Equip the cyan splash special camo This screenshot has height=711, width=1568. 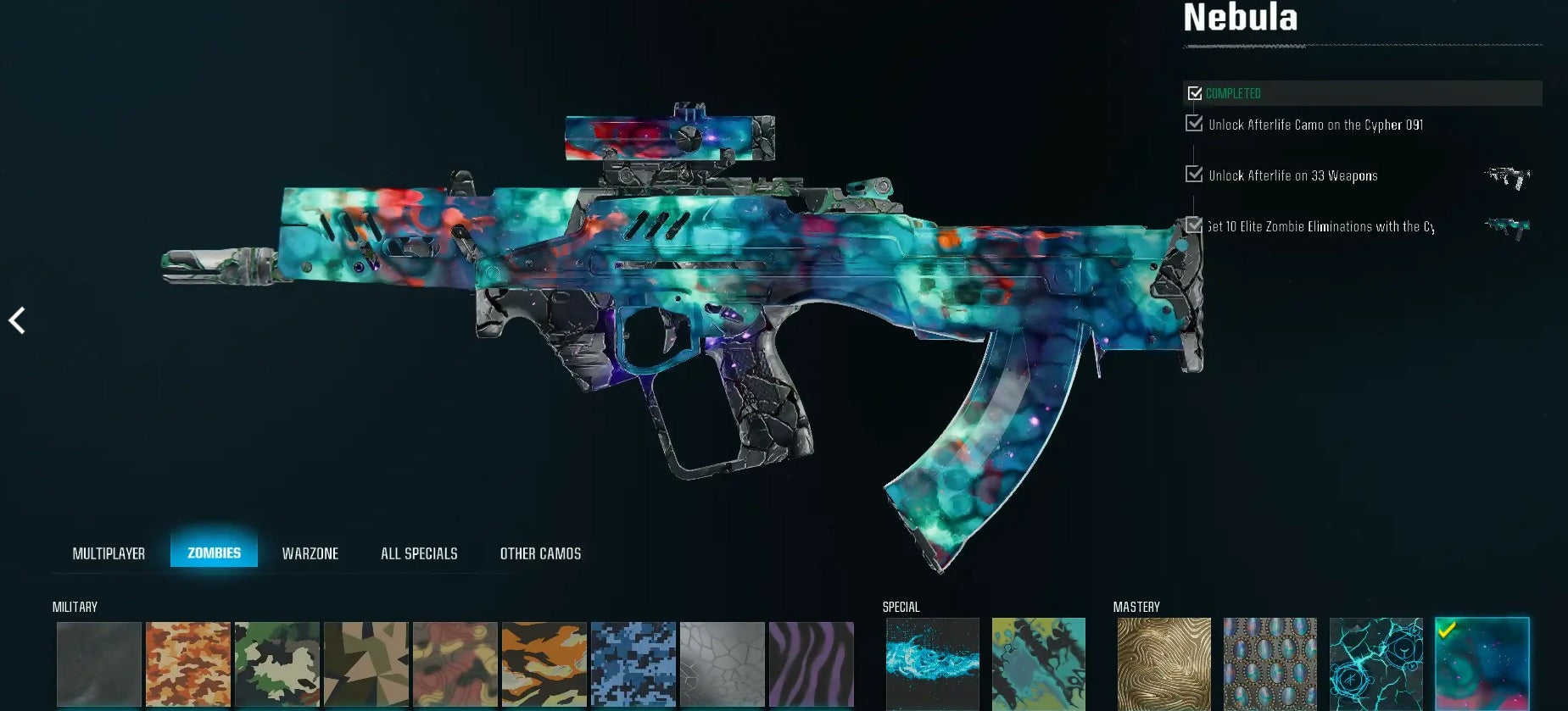click(x=932, y=664)
